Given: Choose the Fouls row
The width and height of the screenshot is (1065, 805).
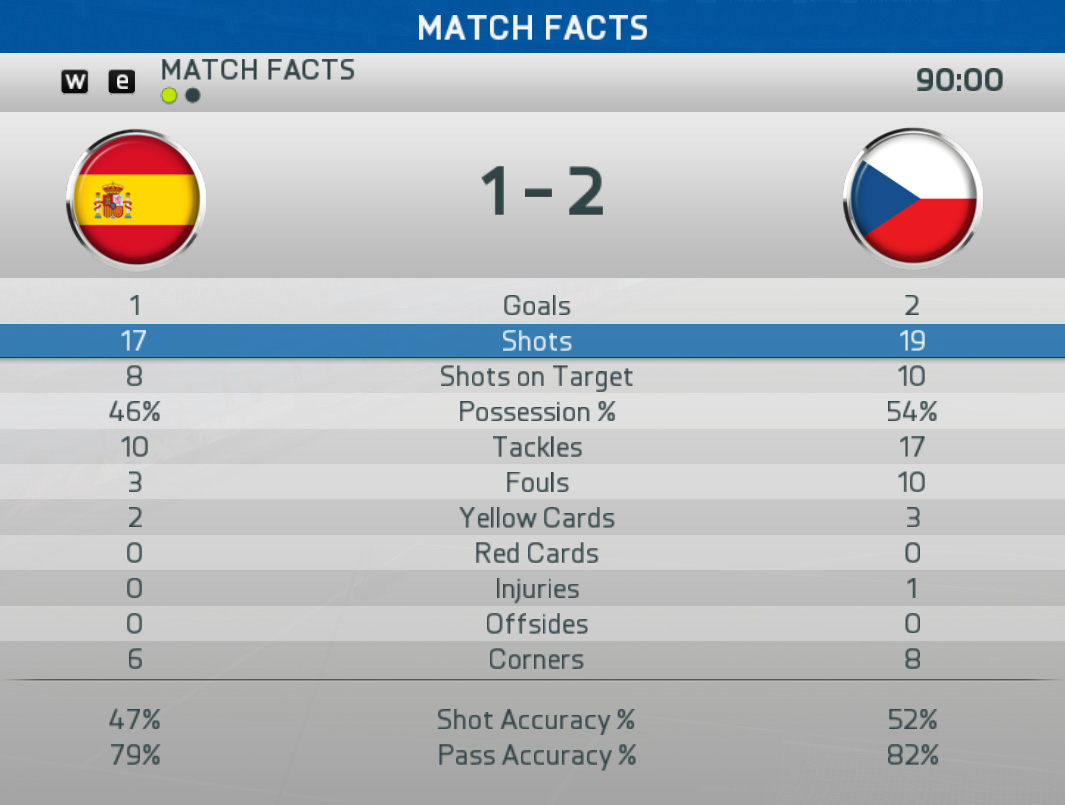Looking at the screenshot, I should tap(536, 483).
